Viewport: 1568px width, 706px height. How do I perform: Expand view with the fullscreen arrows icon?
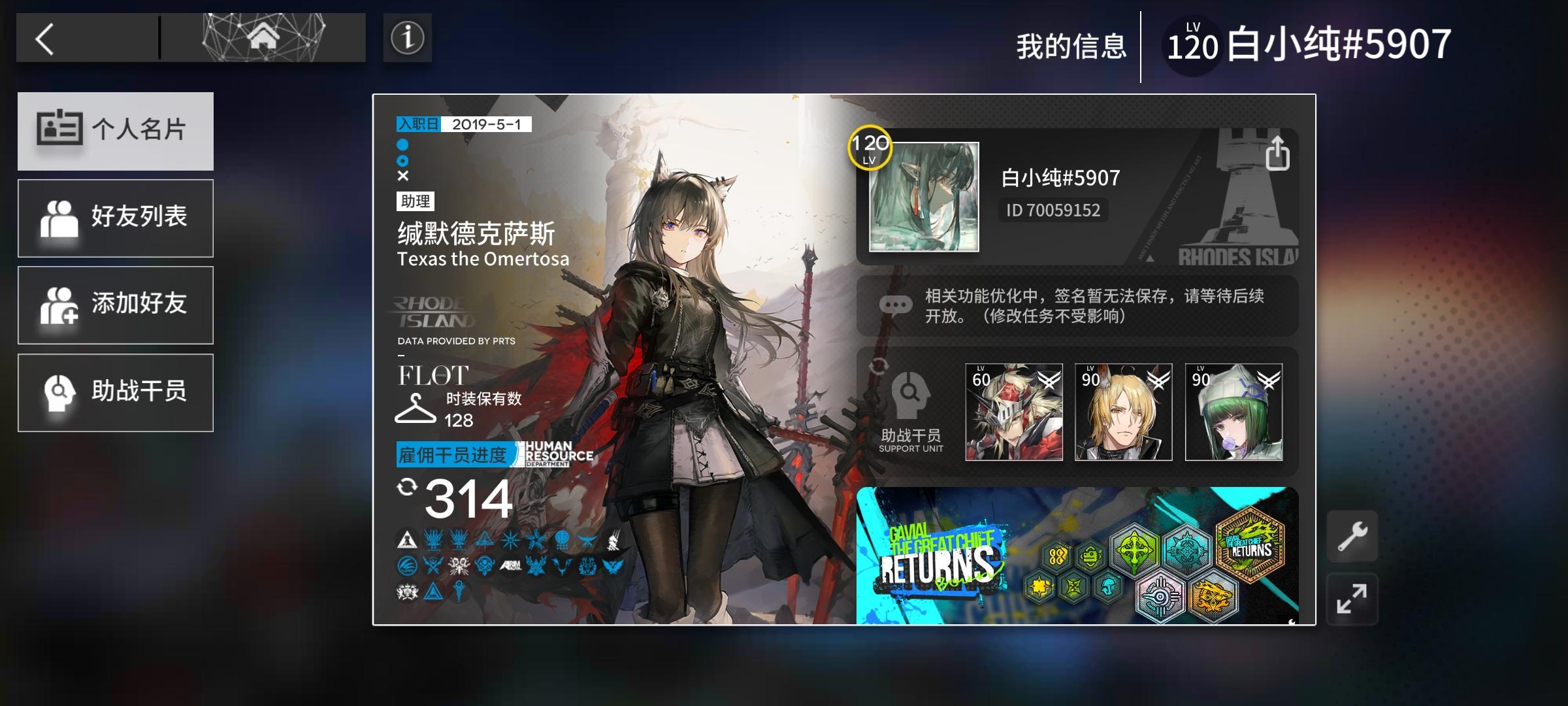1354,597
